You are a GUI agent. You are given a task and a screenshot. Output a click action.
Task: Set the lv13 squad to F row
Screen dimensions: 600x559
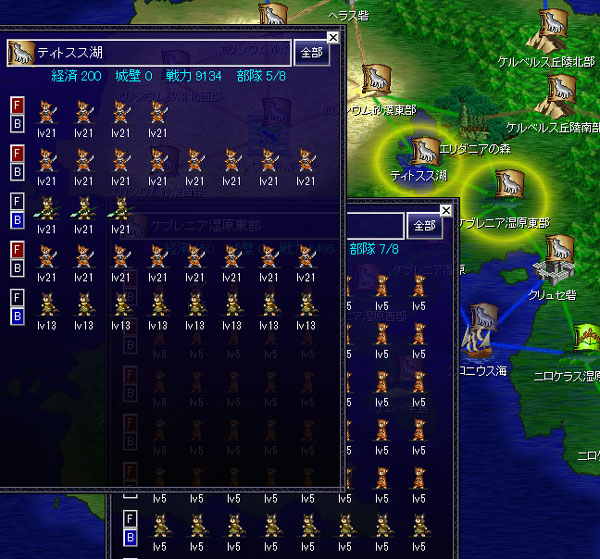tap(17, 298)
